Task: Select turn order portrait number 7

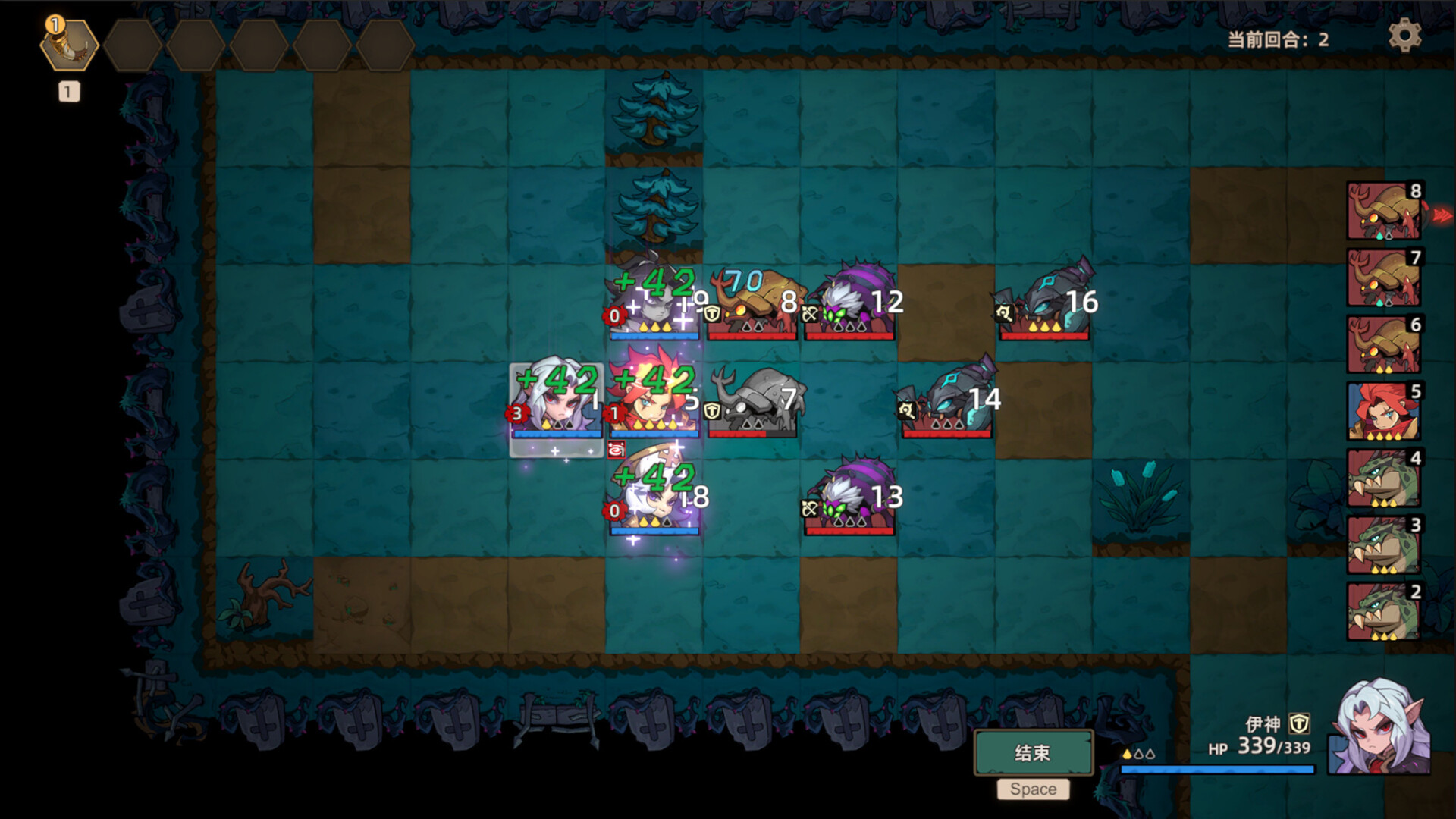Action: click(1384, 278)
